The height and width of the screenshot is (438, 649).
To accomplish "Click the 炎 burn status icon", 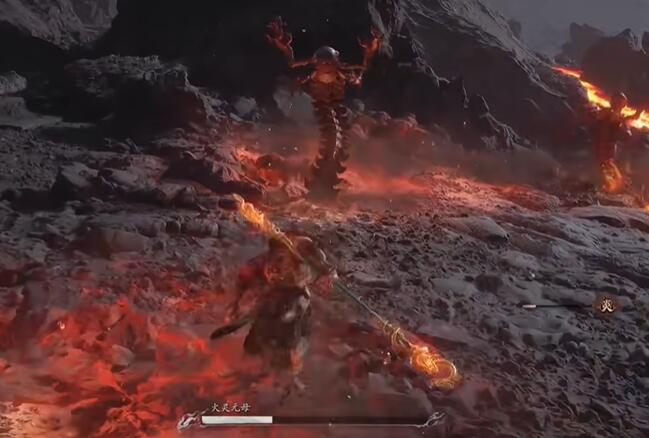I will pyautogui.click(x=604, y=305).
